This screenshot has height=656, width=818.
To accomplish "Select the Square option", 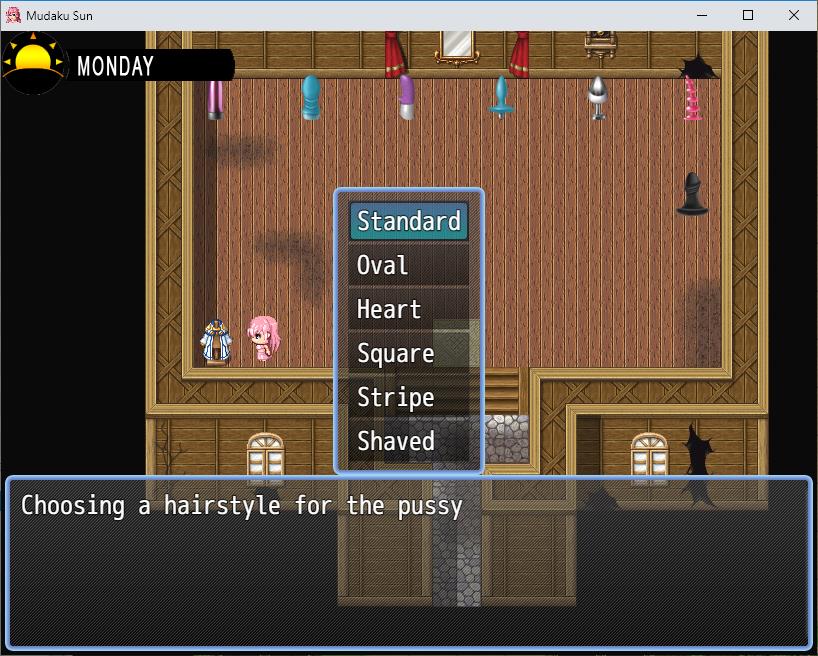I will (x=408, y=353).
